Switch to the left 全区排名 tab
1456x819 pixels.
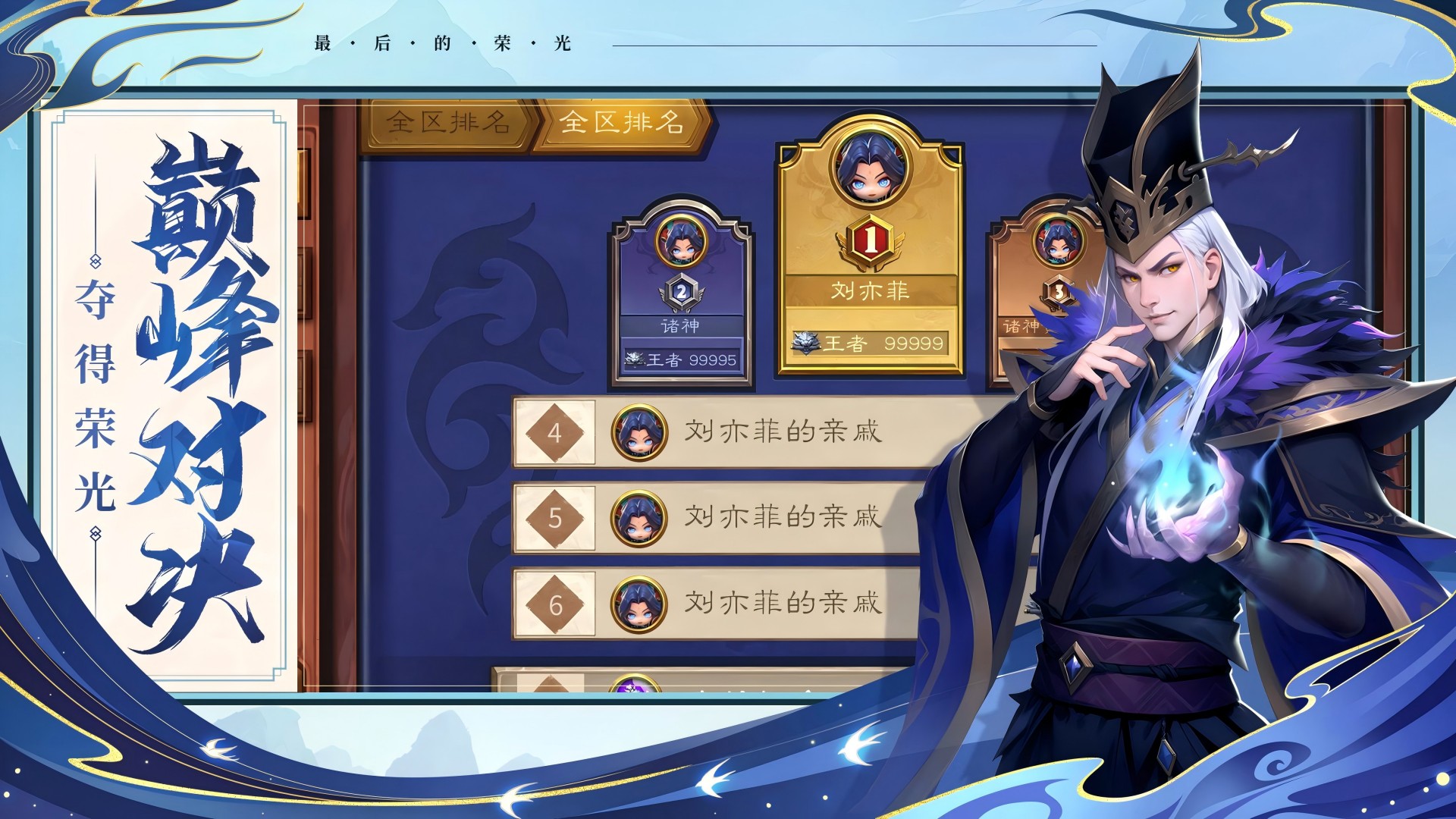(x=447, y=124)
